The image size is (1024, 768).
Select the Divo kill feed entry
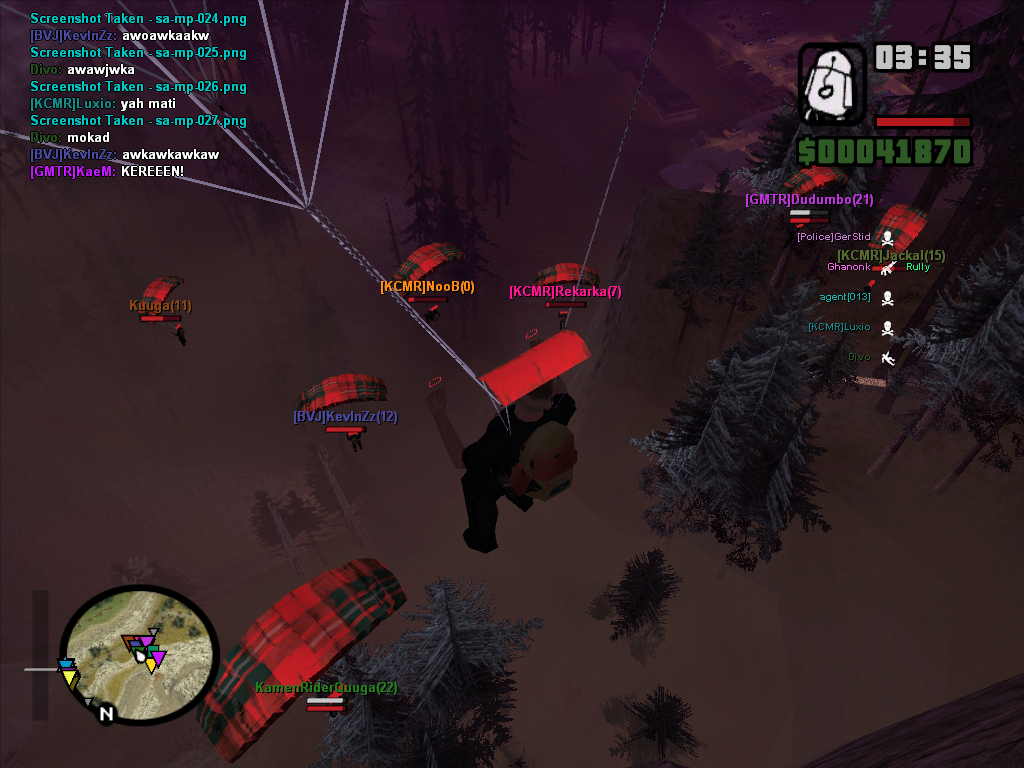coord(870,357)
